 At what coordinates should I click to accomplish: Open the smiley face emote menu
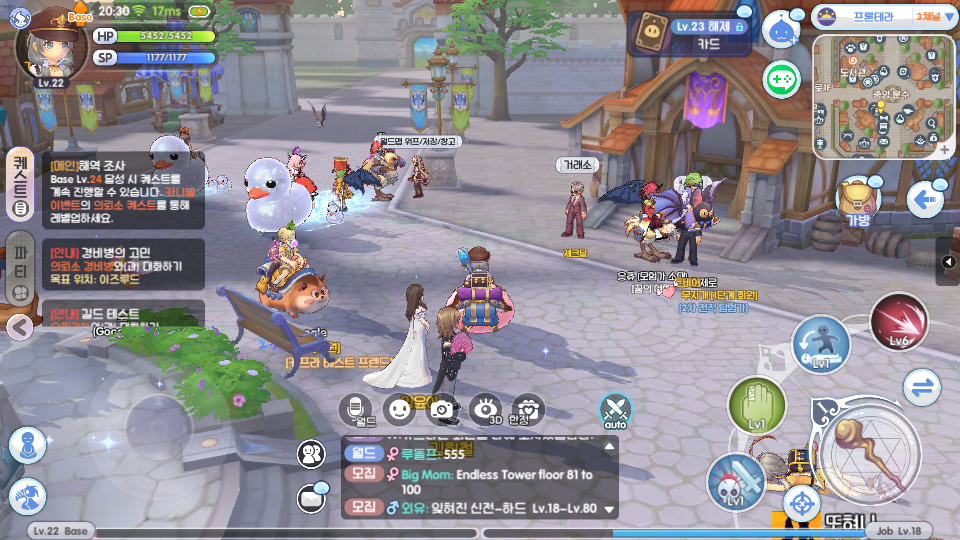click(400, 408)
